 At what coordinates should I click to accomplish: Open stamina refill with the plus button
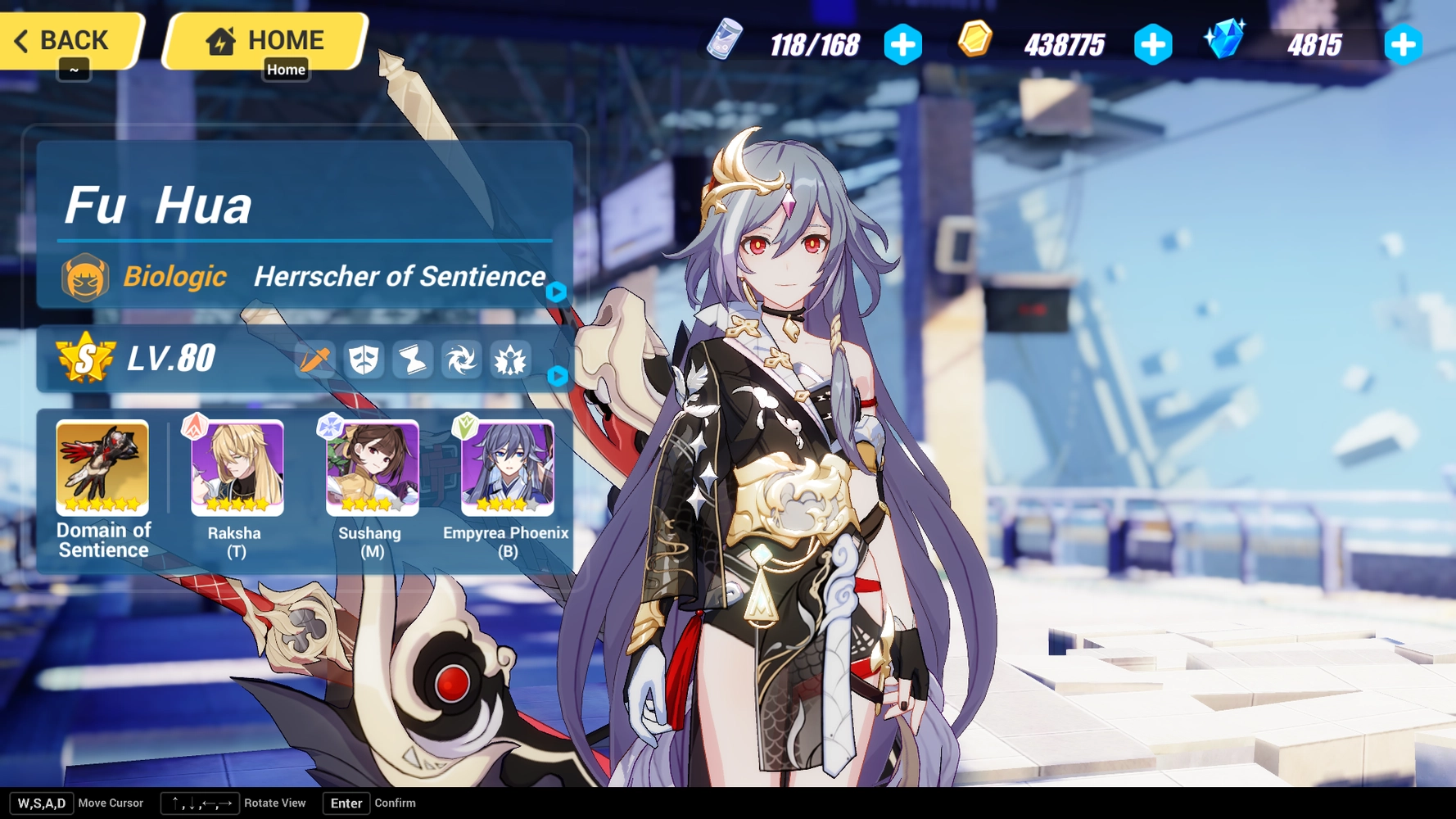coord(902,46)
